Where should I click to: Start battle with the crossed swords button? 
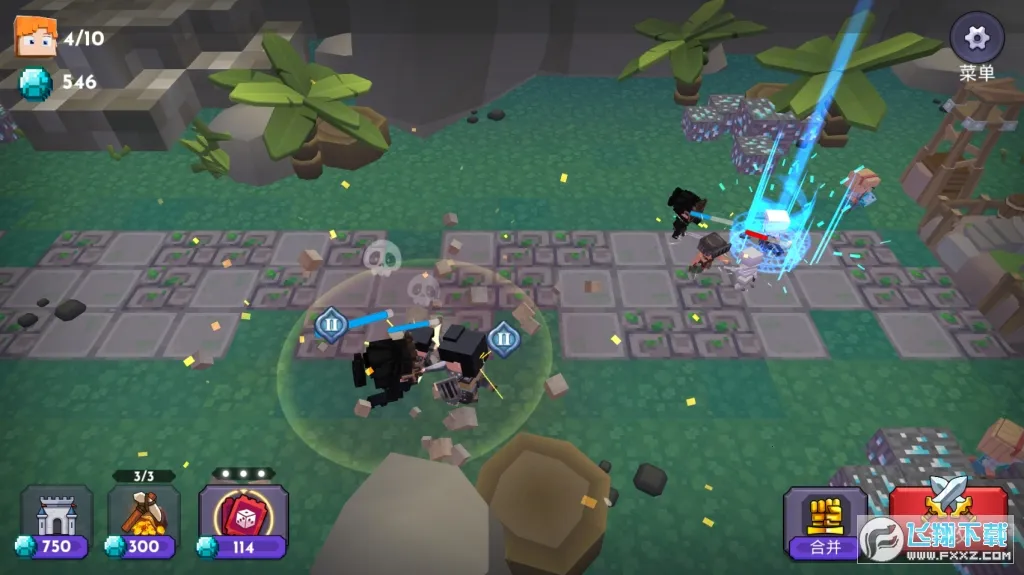coord(947,507)
